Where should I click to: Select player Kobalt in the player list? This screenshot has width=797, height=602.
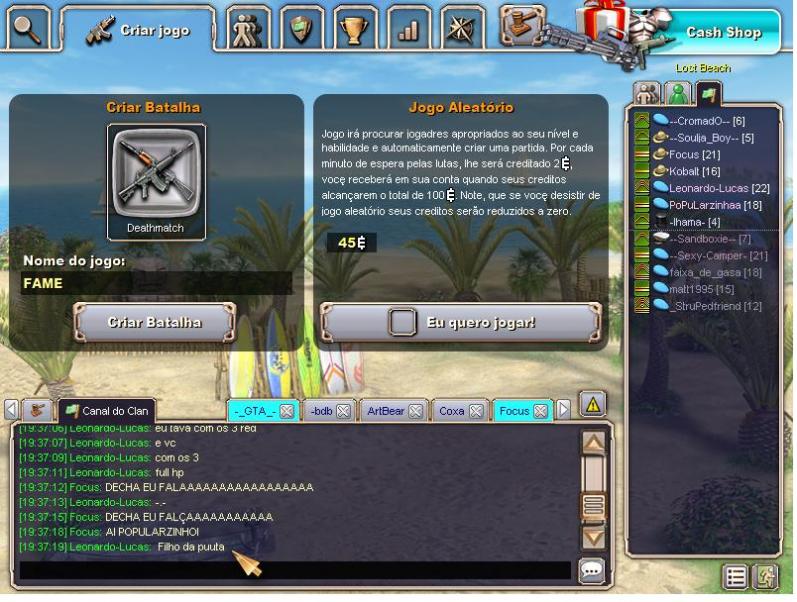[688, 171]
